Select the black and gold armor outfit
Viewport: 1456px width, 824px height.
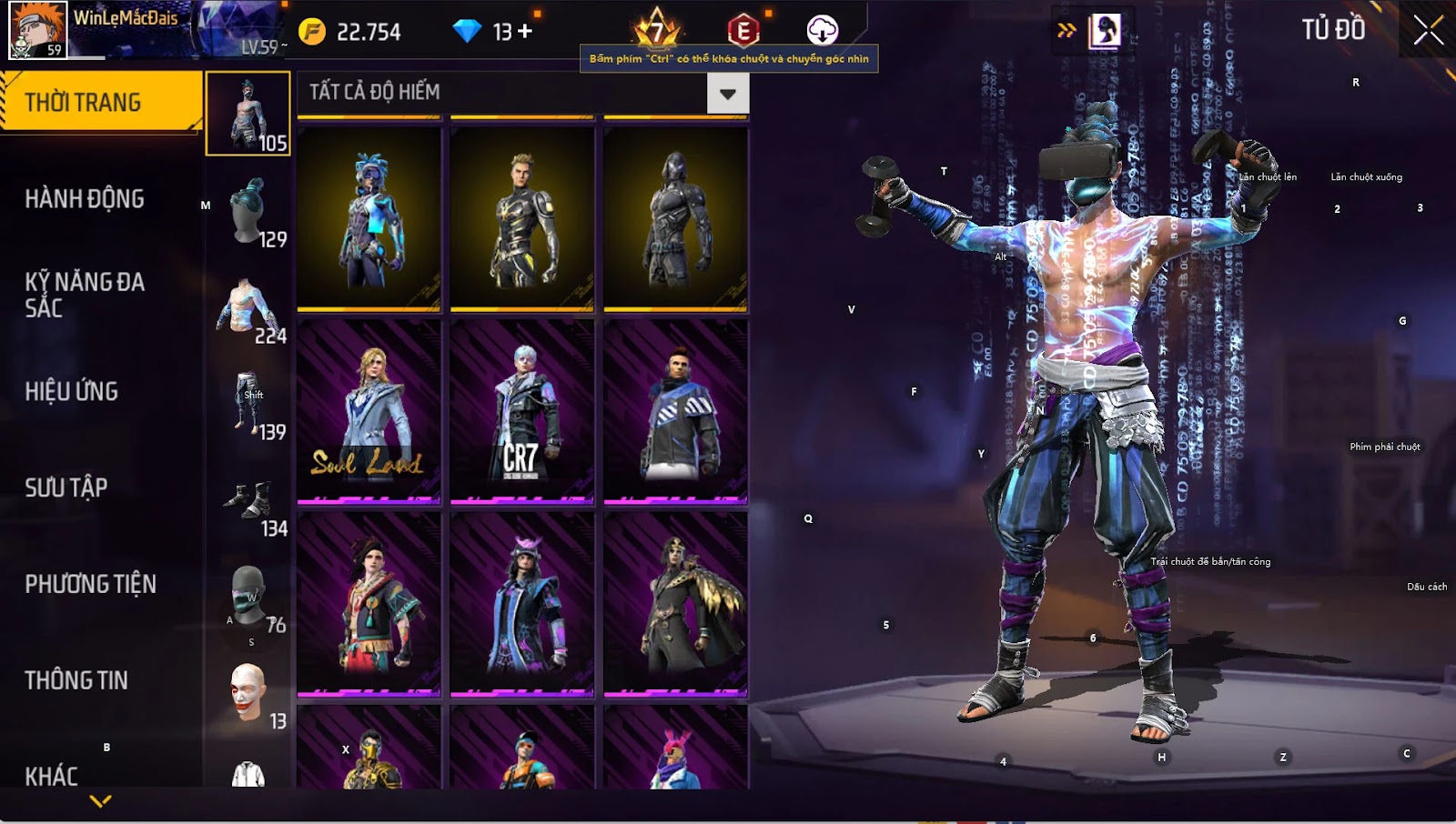click(521, 218)
